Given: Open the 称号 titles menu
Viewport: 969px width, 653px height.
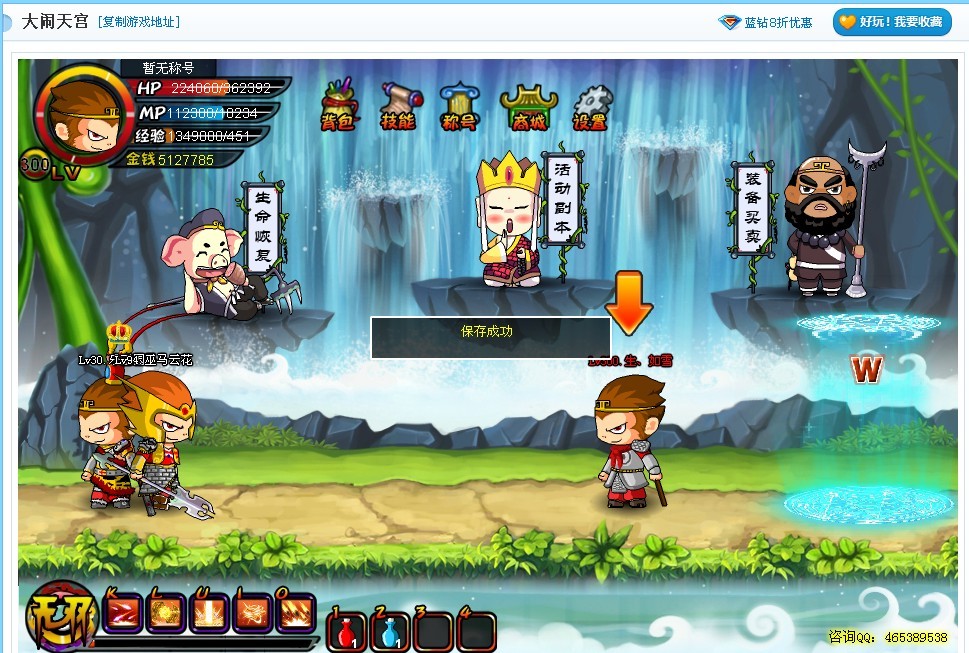Looking at the screenshot, I should (458, 106).
